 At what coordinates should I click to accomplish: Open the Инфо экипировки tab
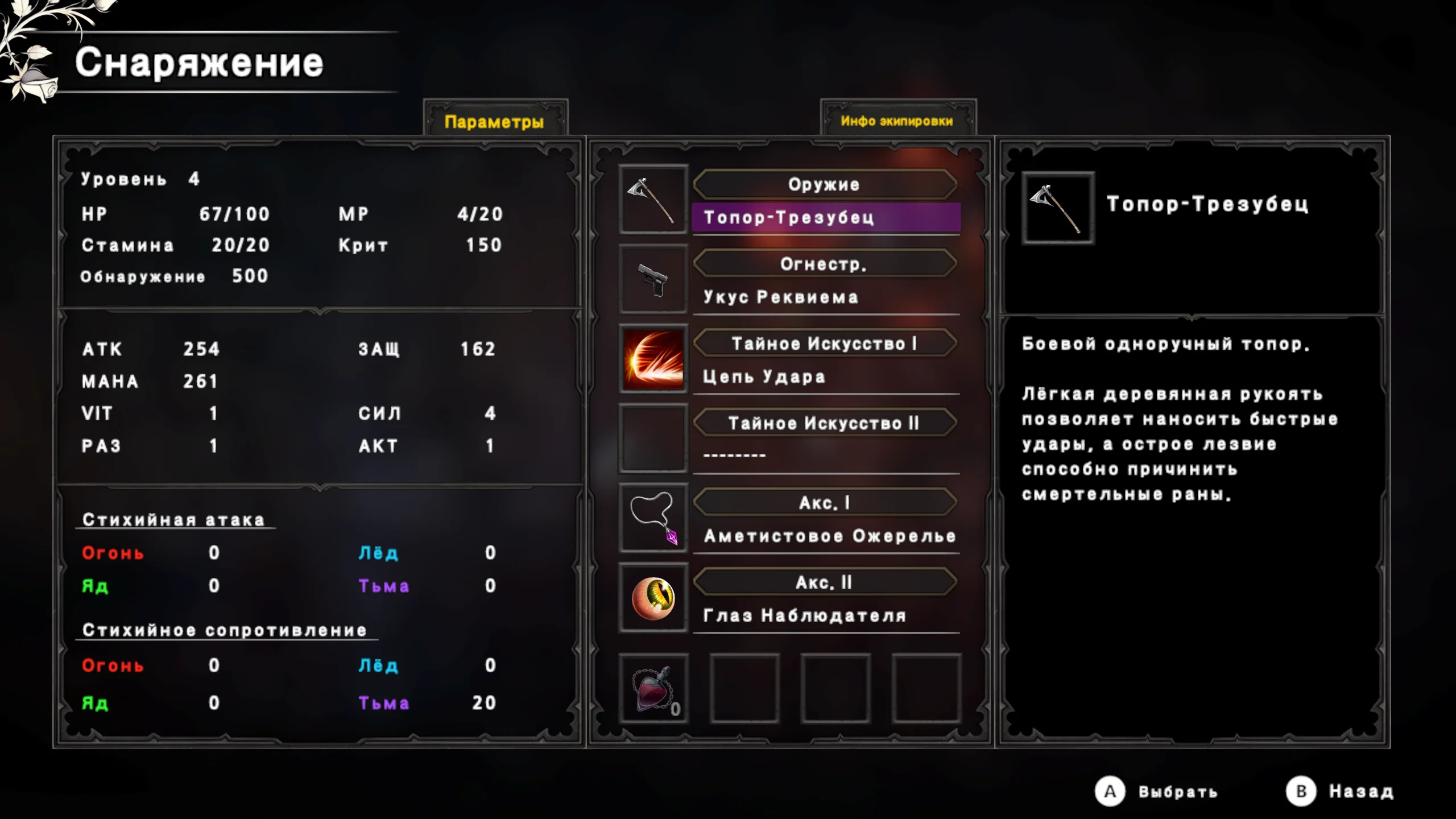tap(897, 121)
